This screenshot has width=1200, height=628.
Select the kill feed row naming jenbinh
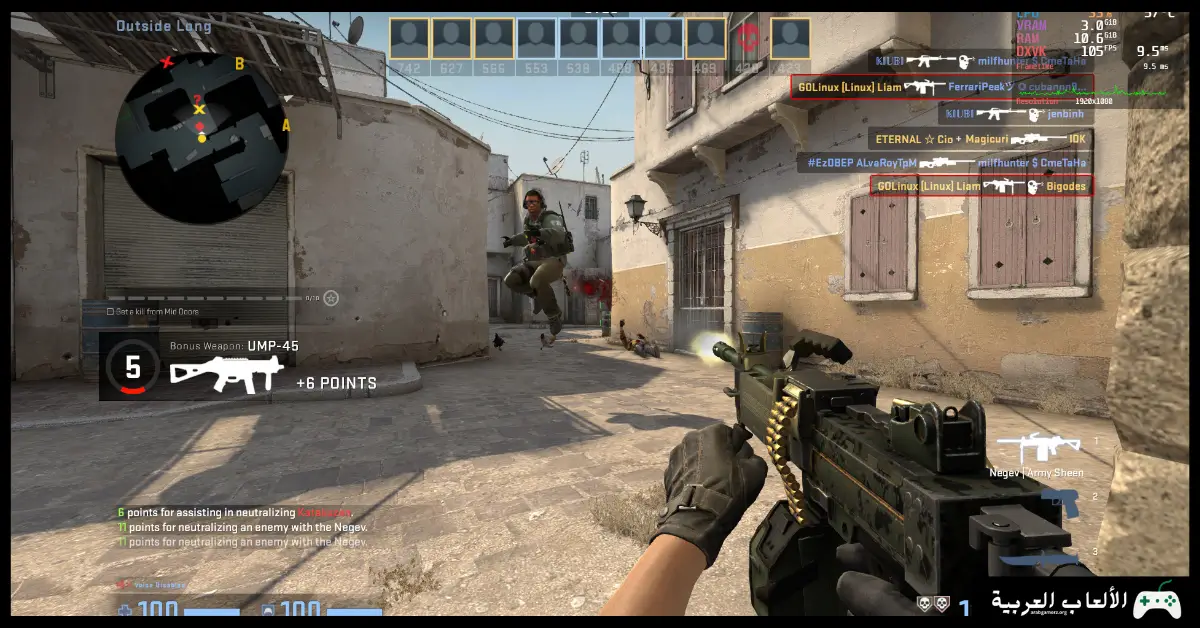tap(1015, 114)
